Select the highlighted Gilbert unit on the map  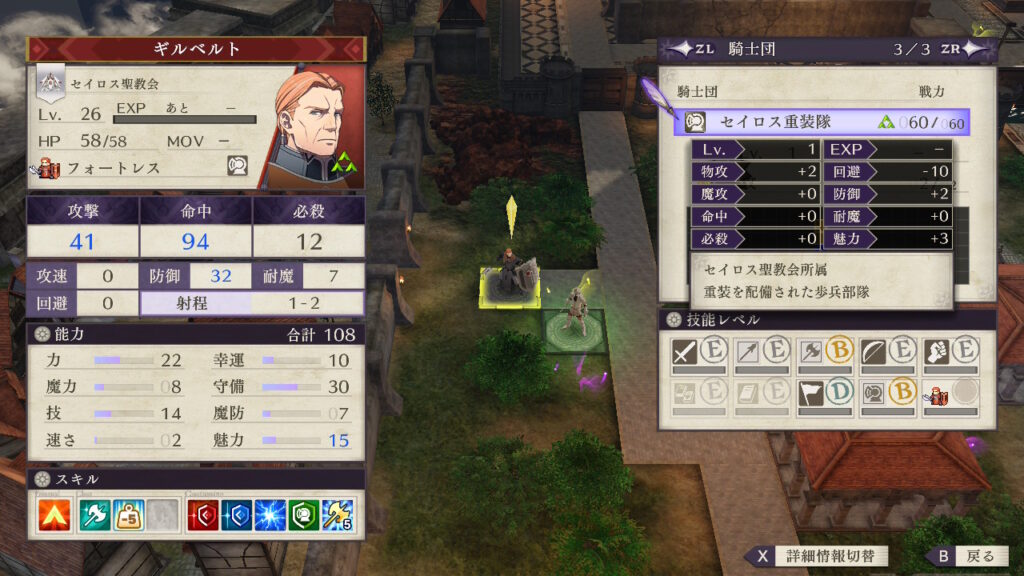coord(511,275)
